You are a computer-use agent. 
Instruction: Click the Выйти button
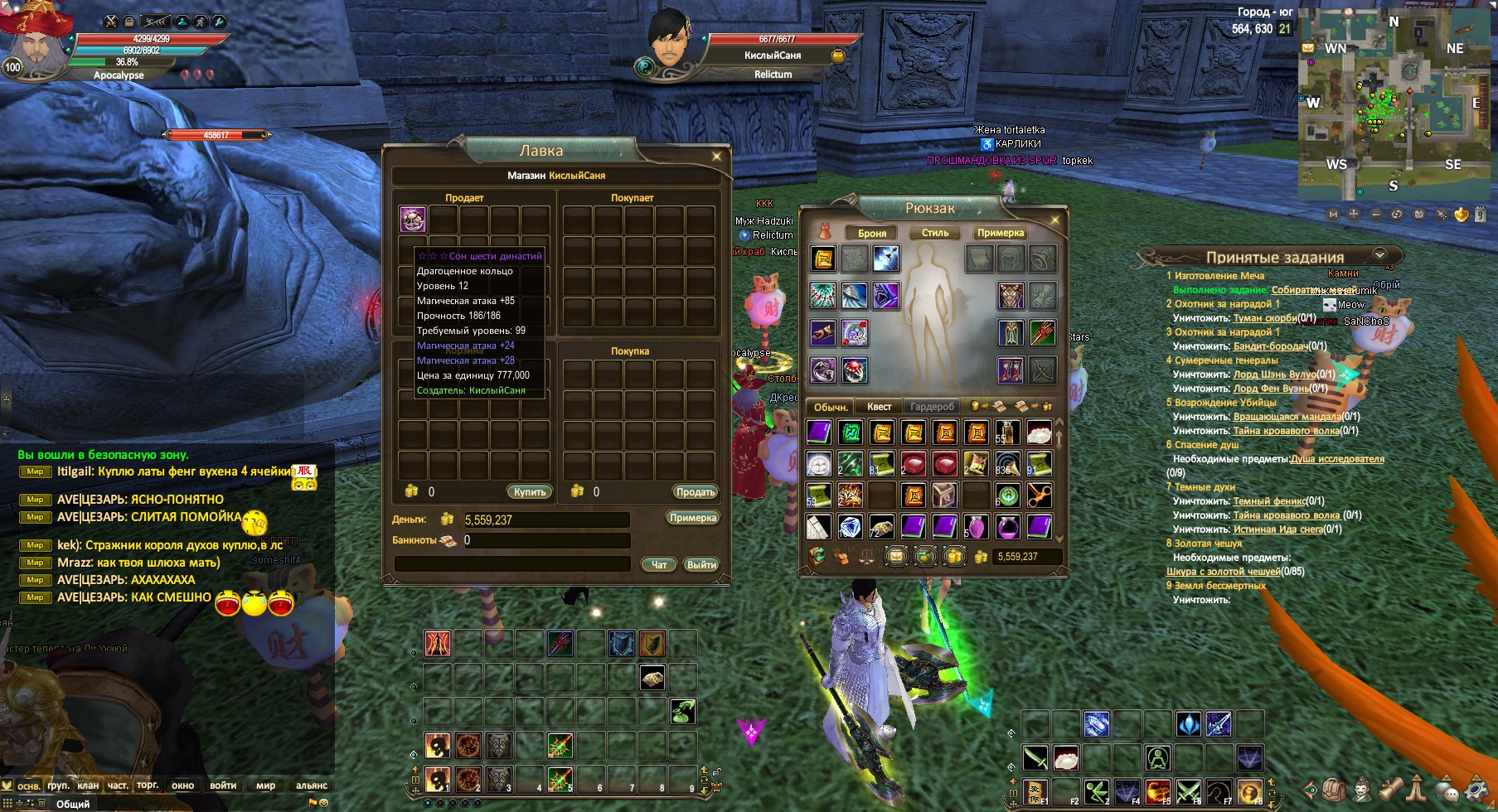pyautogui.click(x=701, y=564)
